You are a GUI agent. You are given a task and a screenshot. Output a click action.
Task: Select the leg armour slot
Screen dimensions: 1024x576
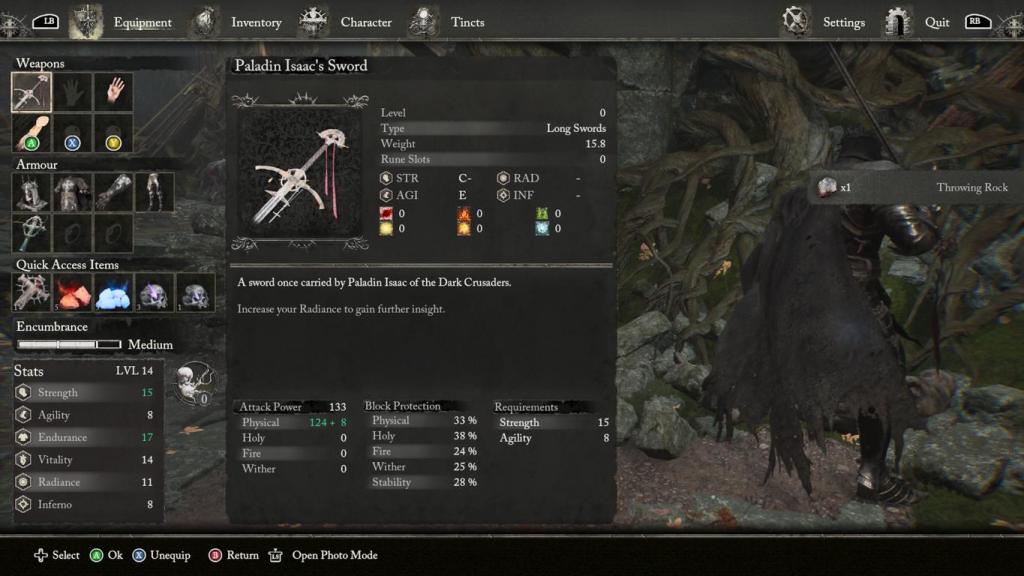[154, 192]
